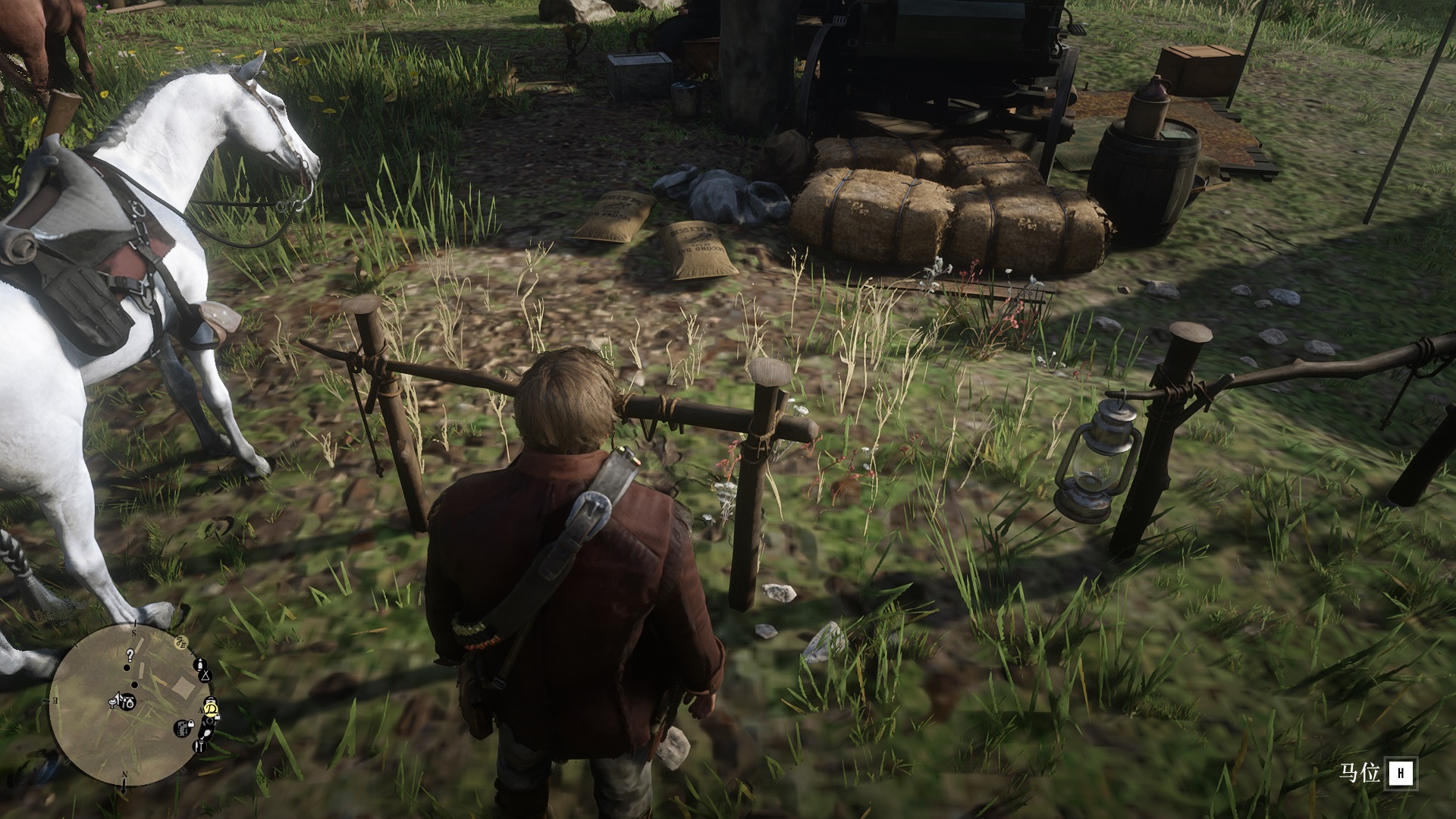Click the yellow D mission marker

pyautogui.click(x=212, y=709)
